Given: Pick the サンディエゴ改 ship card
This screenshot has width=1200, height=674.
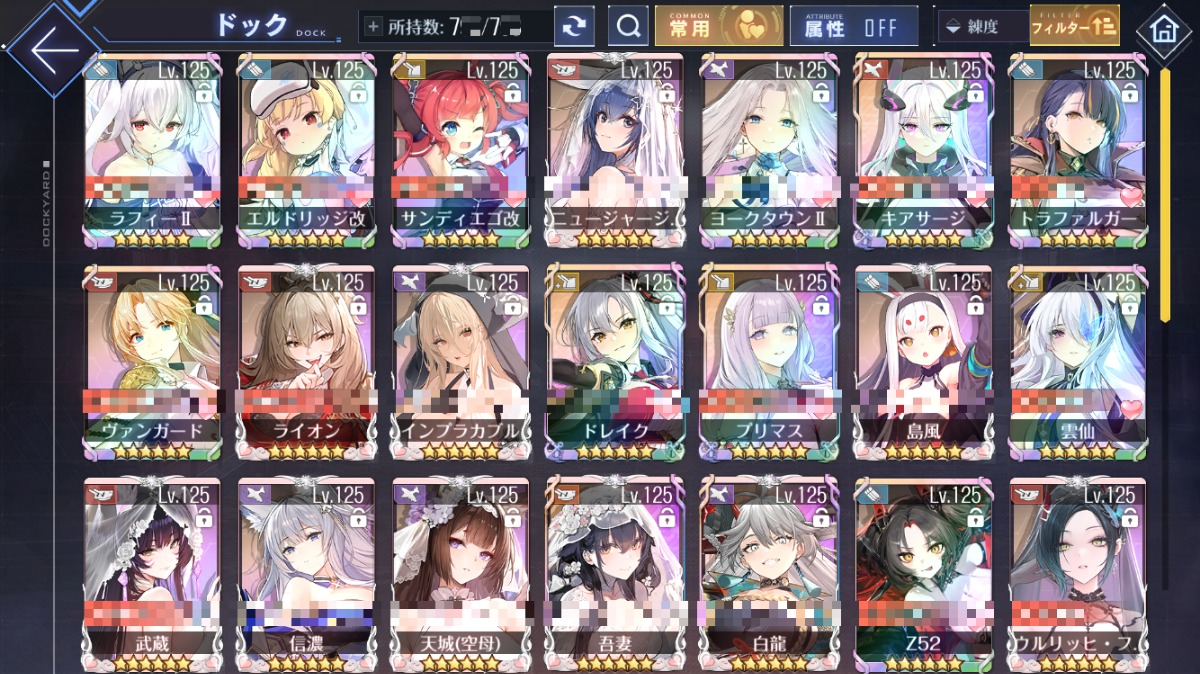Looking at the screenshot, I should click(460, 150).
